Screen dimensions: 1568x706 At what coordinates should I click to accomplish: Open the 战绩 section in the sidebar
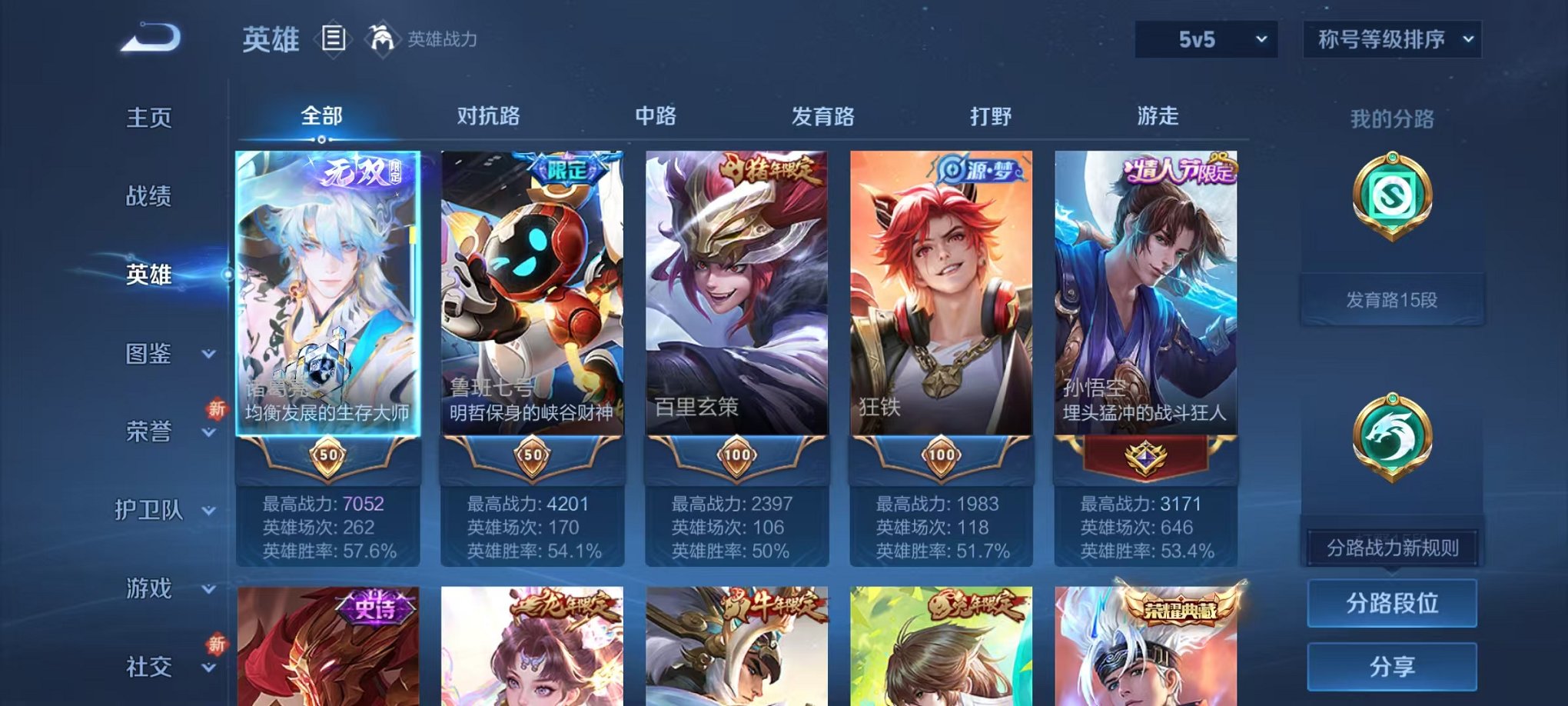(151, 198)
